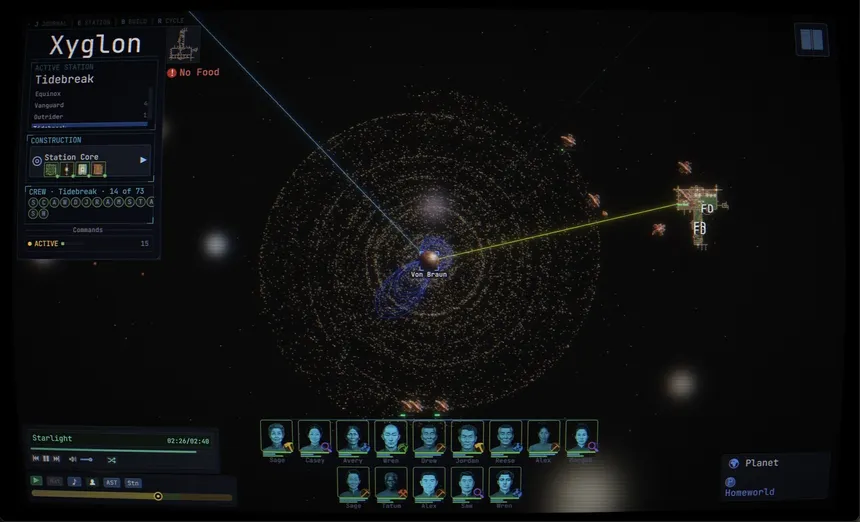This screenshot has width=860, height=522.
Task: Open the pause menu button
Action: click(x=811, y=40)
